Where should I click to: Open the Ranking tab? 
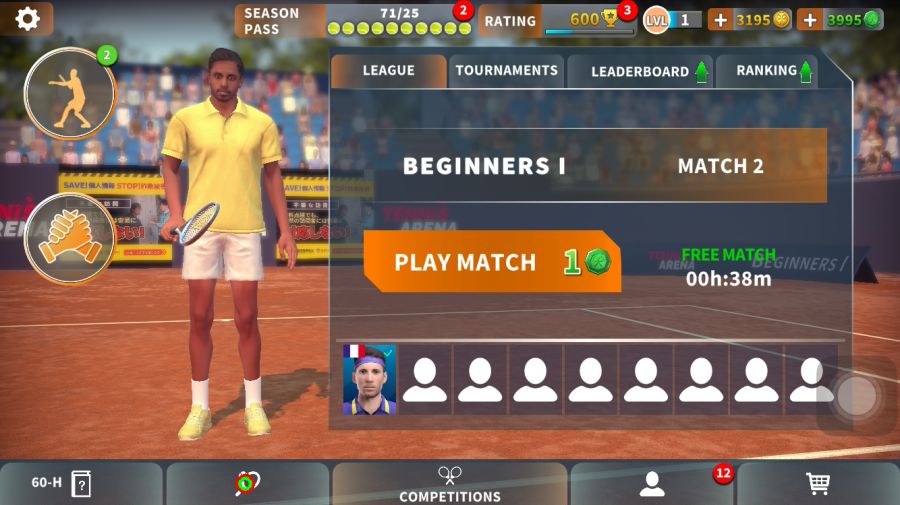(767, 71)
